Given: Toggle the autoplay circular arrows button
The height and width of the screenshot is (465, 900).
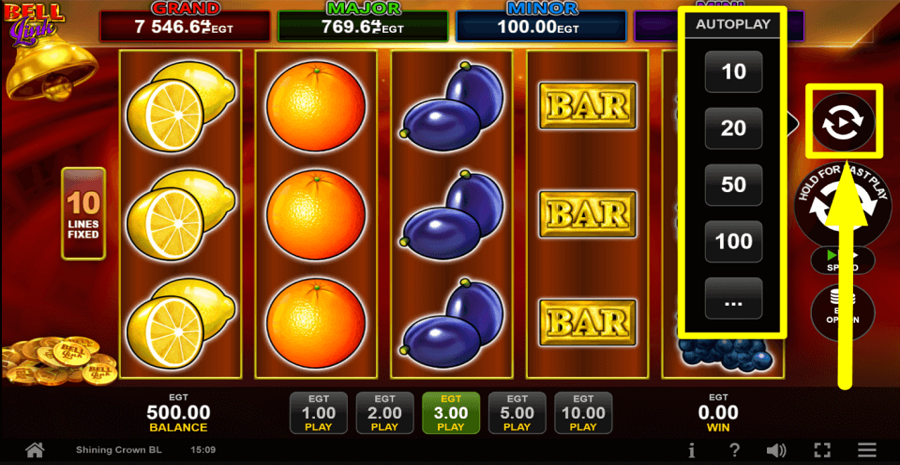Looking at the screenshot, I should click(x=843, y=123).
